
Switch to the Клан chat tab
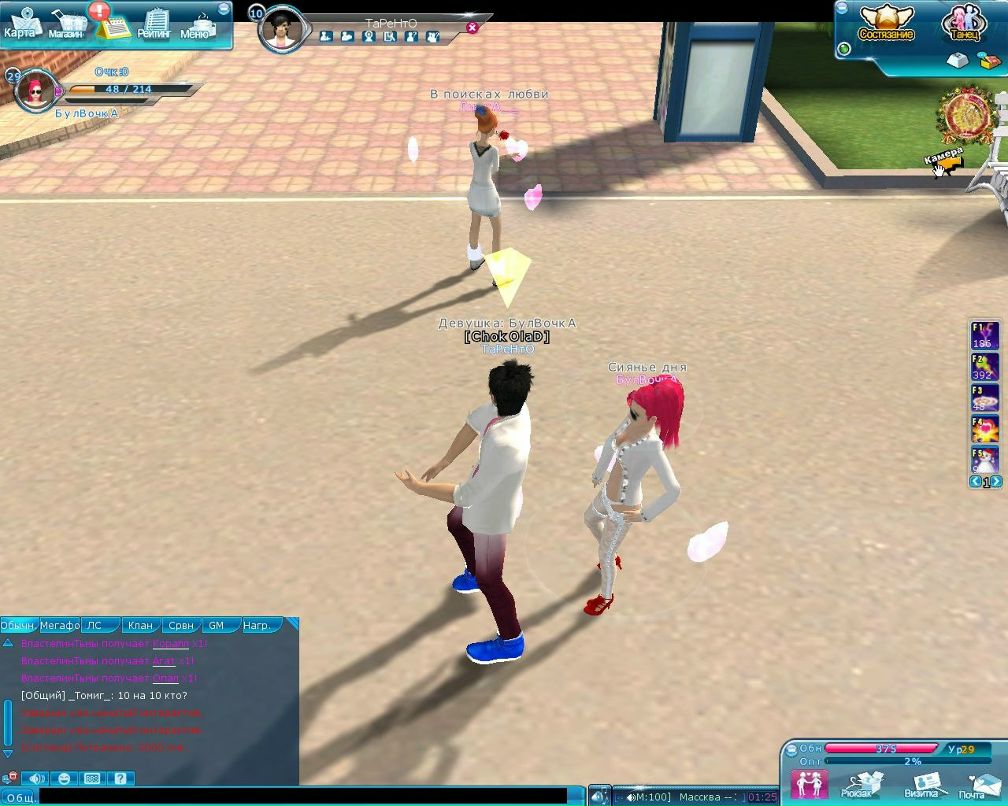pyautogui.click(x=140, y=626)
